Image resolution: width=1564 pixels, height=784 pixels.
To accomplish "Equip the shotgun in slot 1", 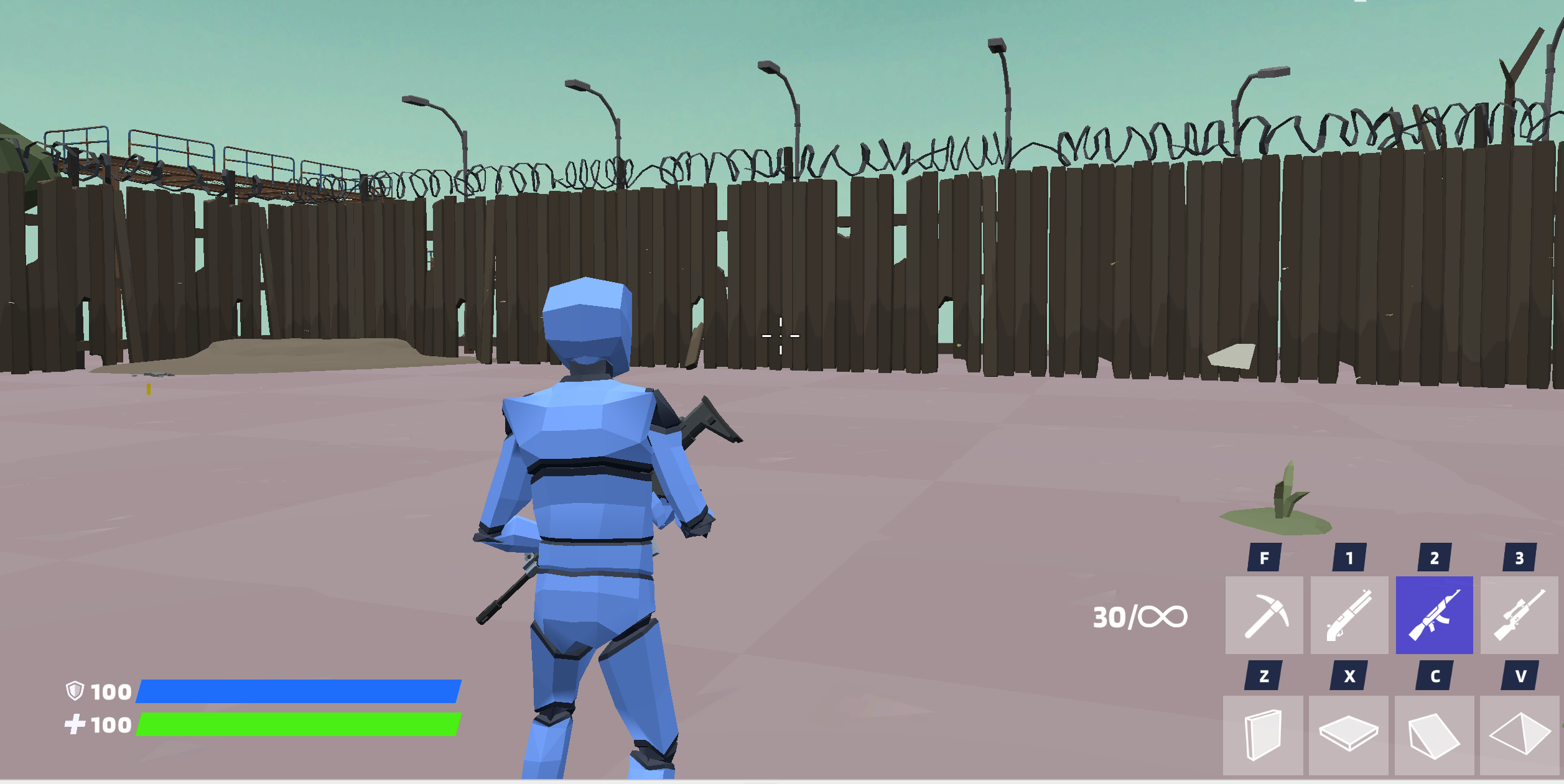I will 1349,614.
